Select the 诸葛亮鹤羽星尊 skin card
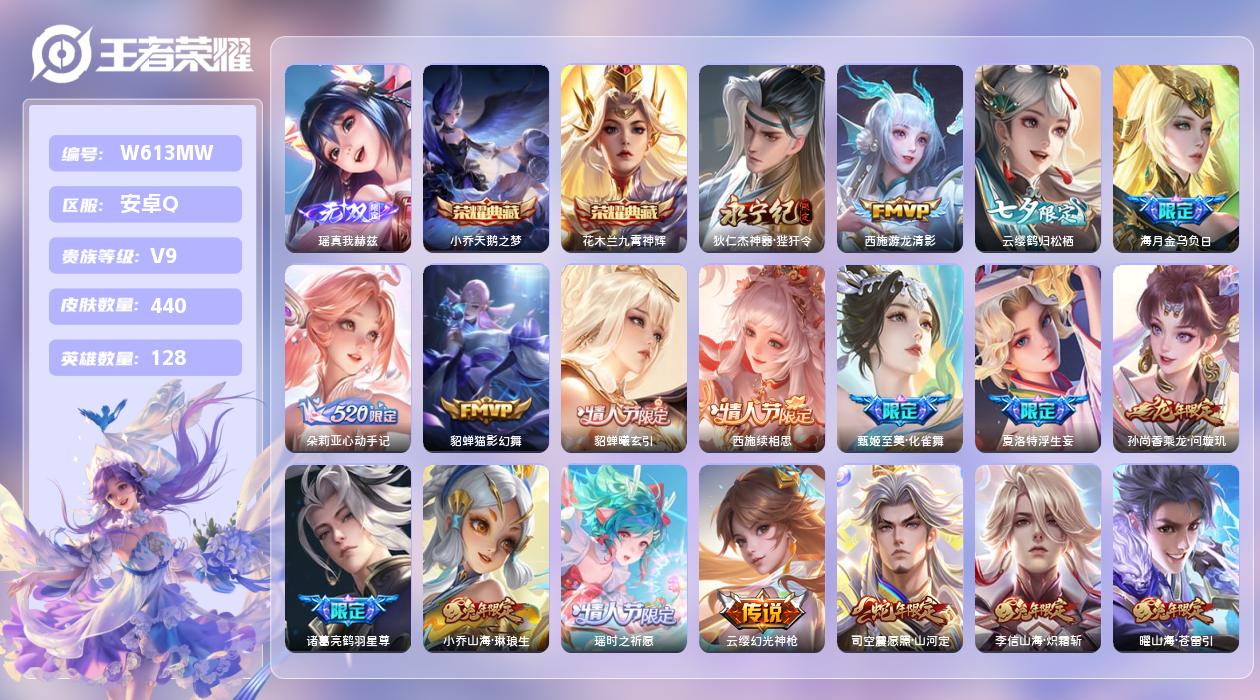The image size is (1260, 700). [x=348, y=558]
